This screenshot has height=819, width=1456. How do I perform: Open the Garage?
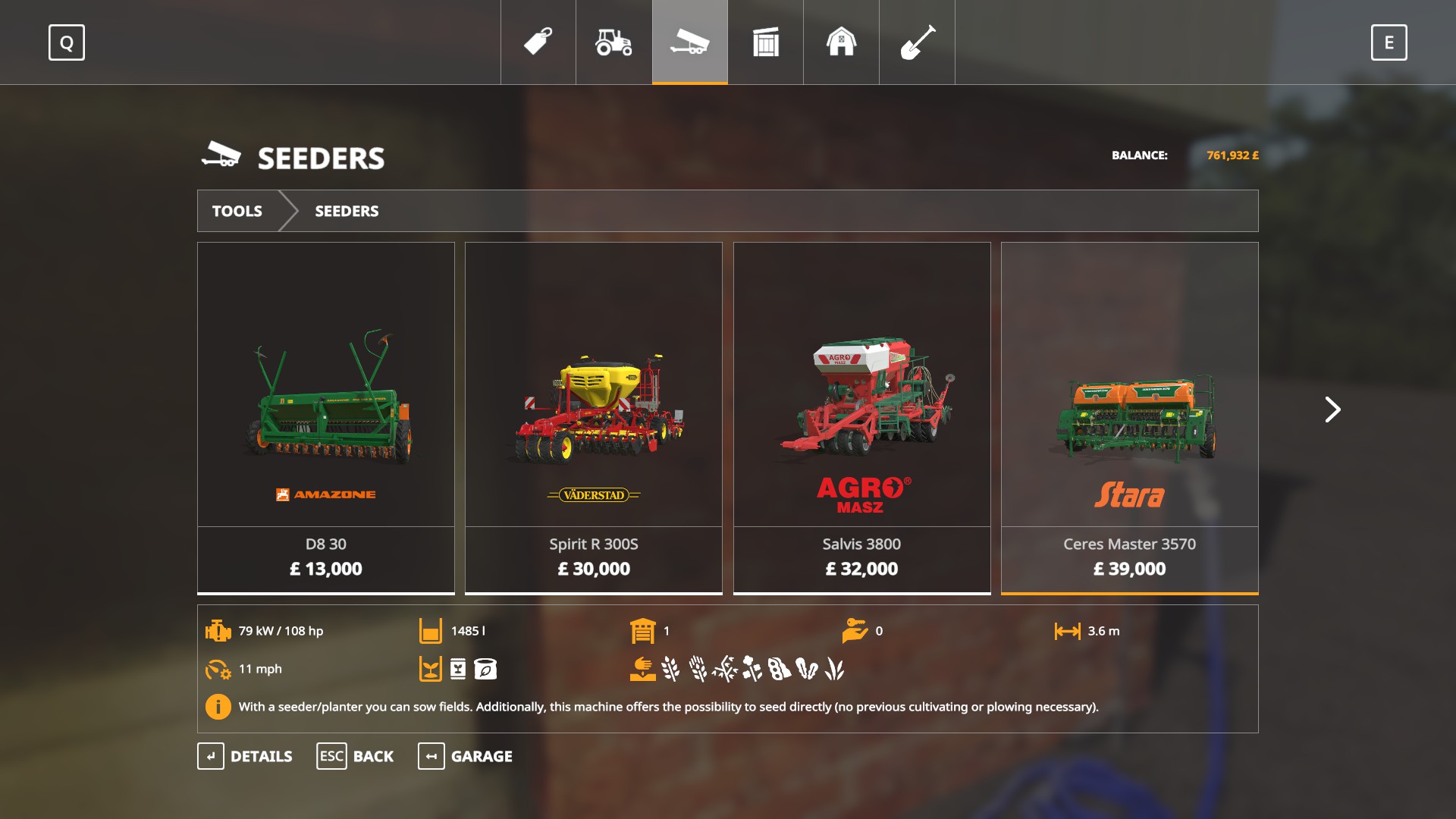pos(465,756)
